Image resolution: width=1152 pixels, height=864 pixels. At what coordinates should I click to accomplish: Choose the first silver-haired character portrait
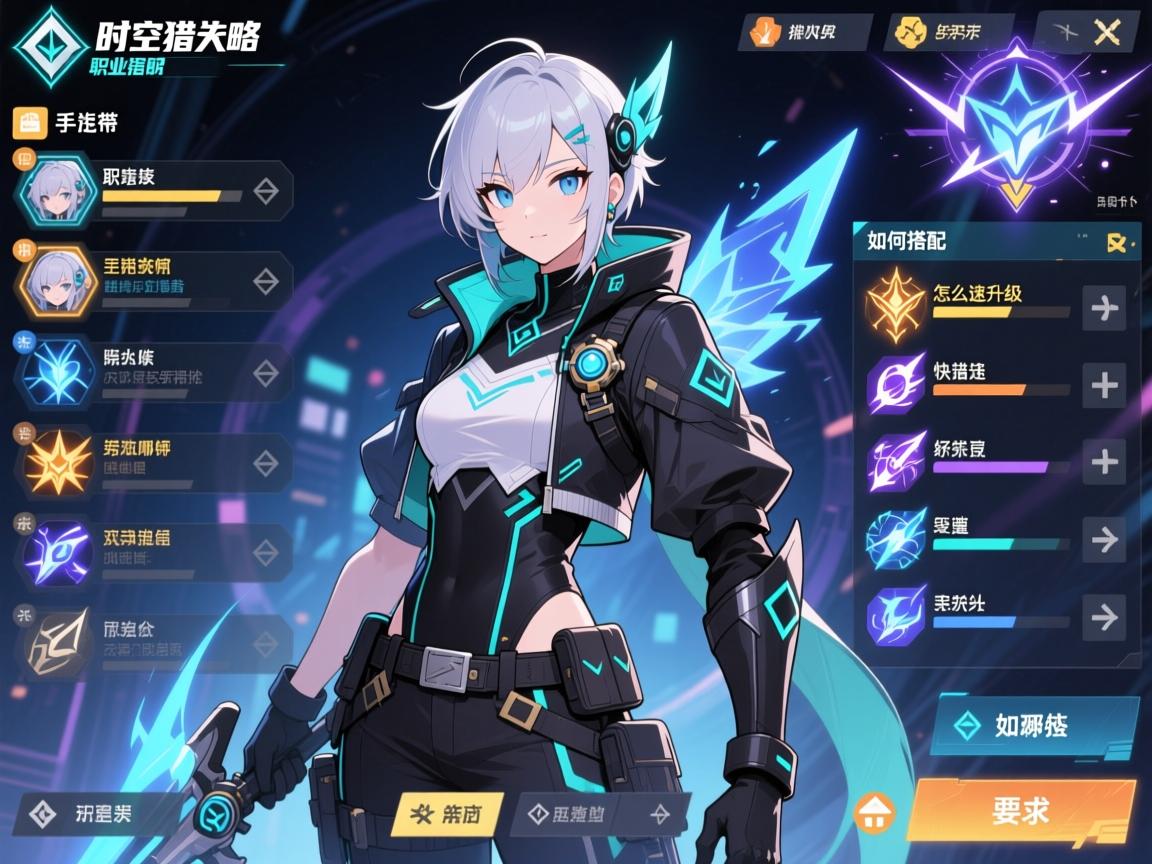pyautogui.click(x=58, y=191)
